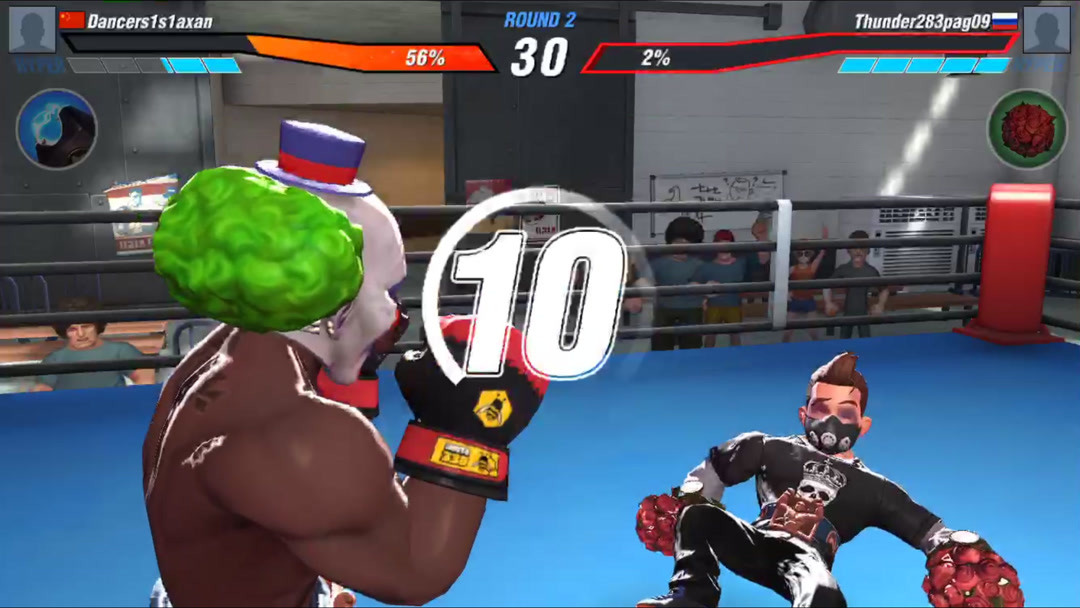Open Dancers1s1axan's profile avatar
1080x608 pixels.
click(32, 30)
